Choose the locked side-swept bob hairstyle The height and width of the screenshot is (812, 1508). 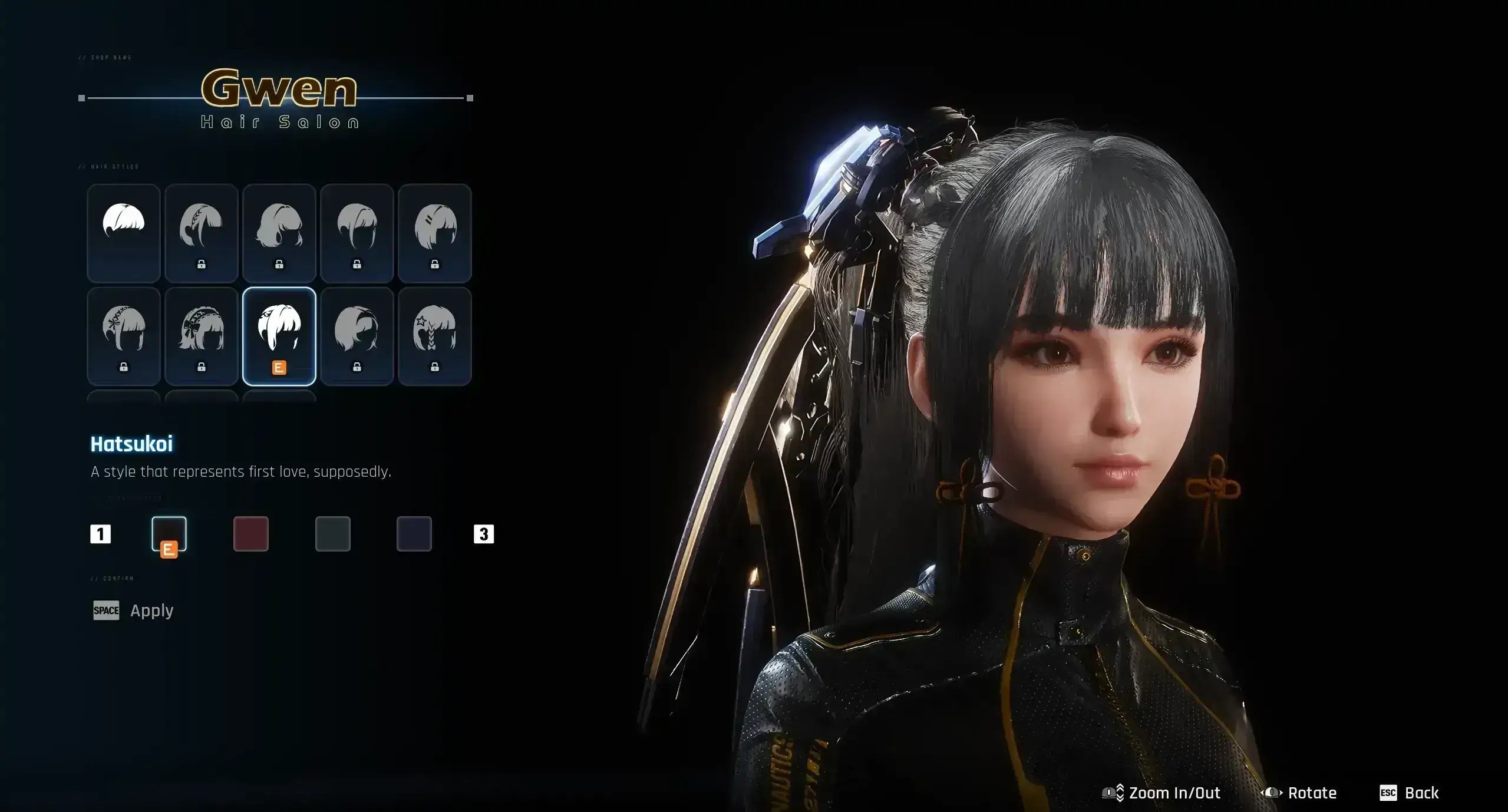pos(357,336)
